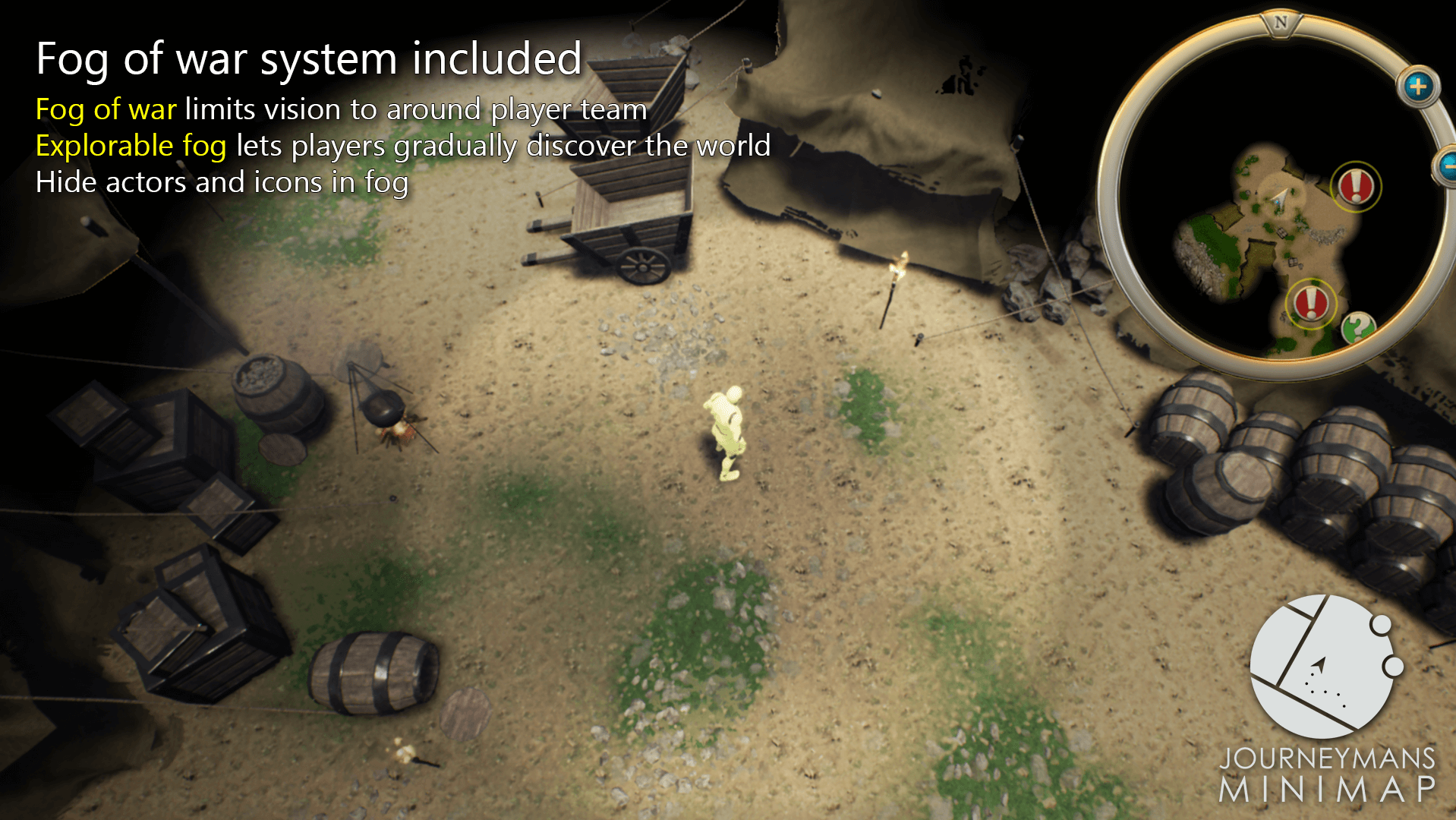Click the N compass marker on the minimap ring

coord(1281,22)
